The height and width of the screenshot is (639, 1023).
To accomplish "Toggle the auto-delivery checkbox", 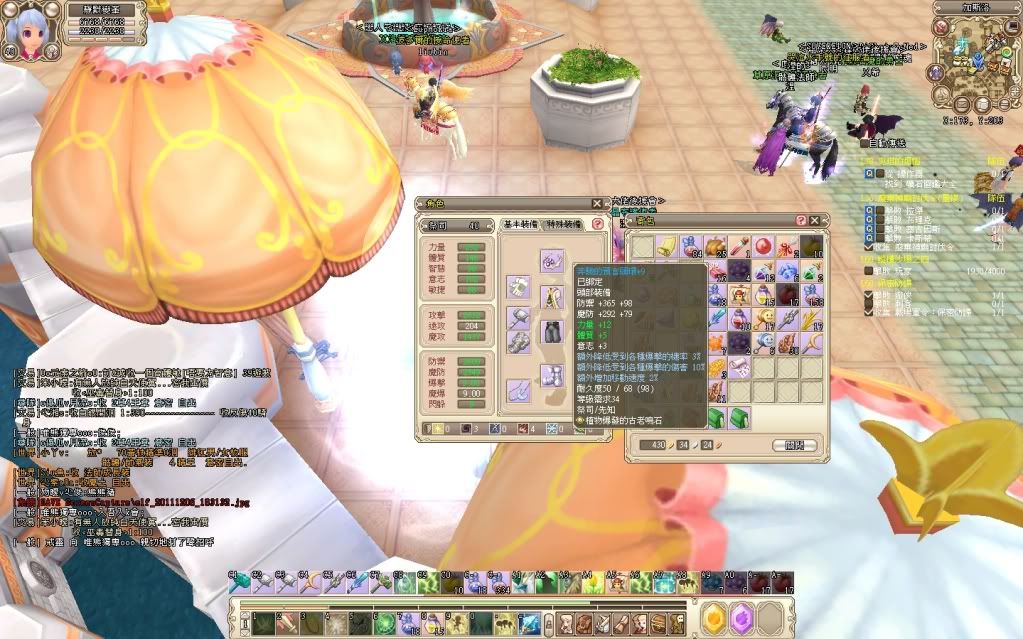I will 866,144.
